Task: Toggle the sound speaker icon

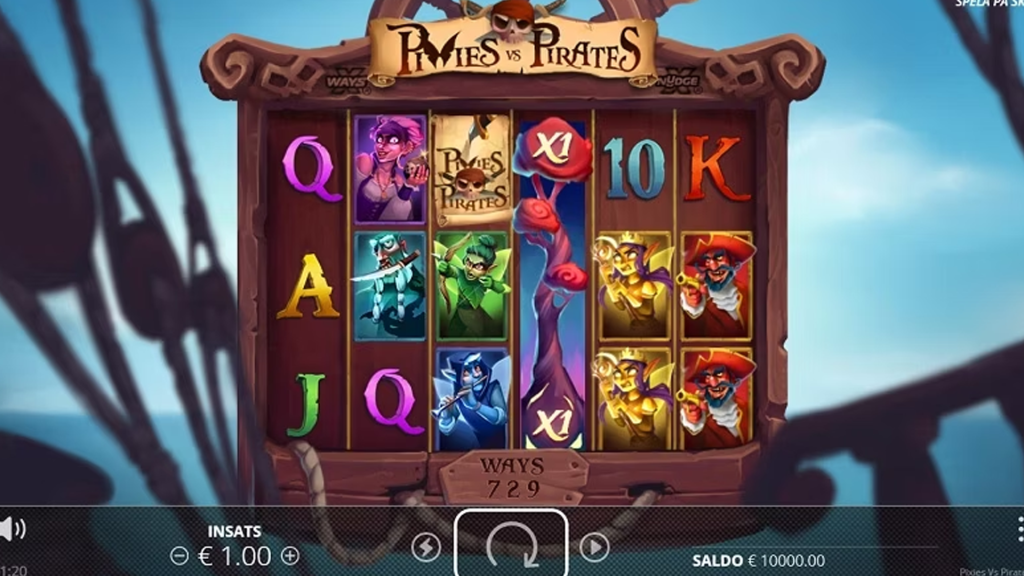Action: (10, 528)
